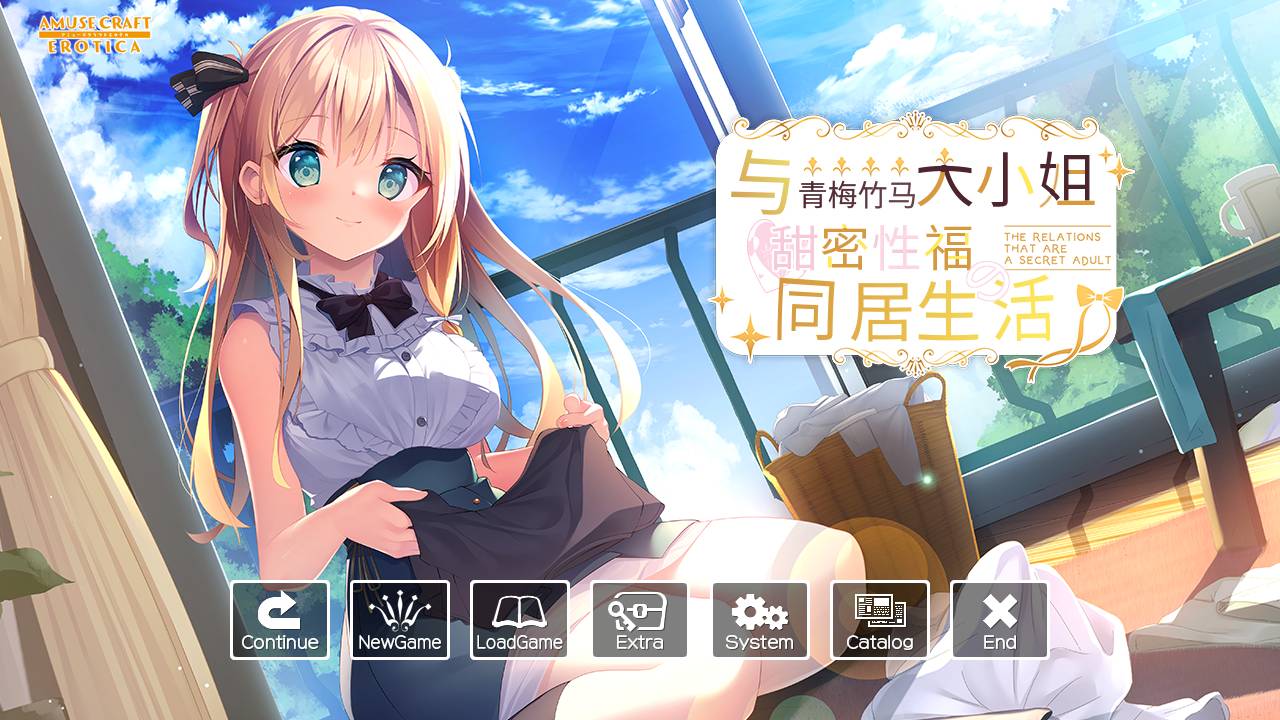Click the English subtitle under the title
The image size is (1280, 720).
[1053, 246]
